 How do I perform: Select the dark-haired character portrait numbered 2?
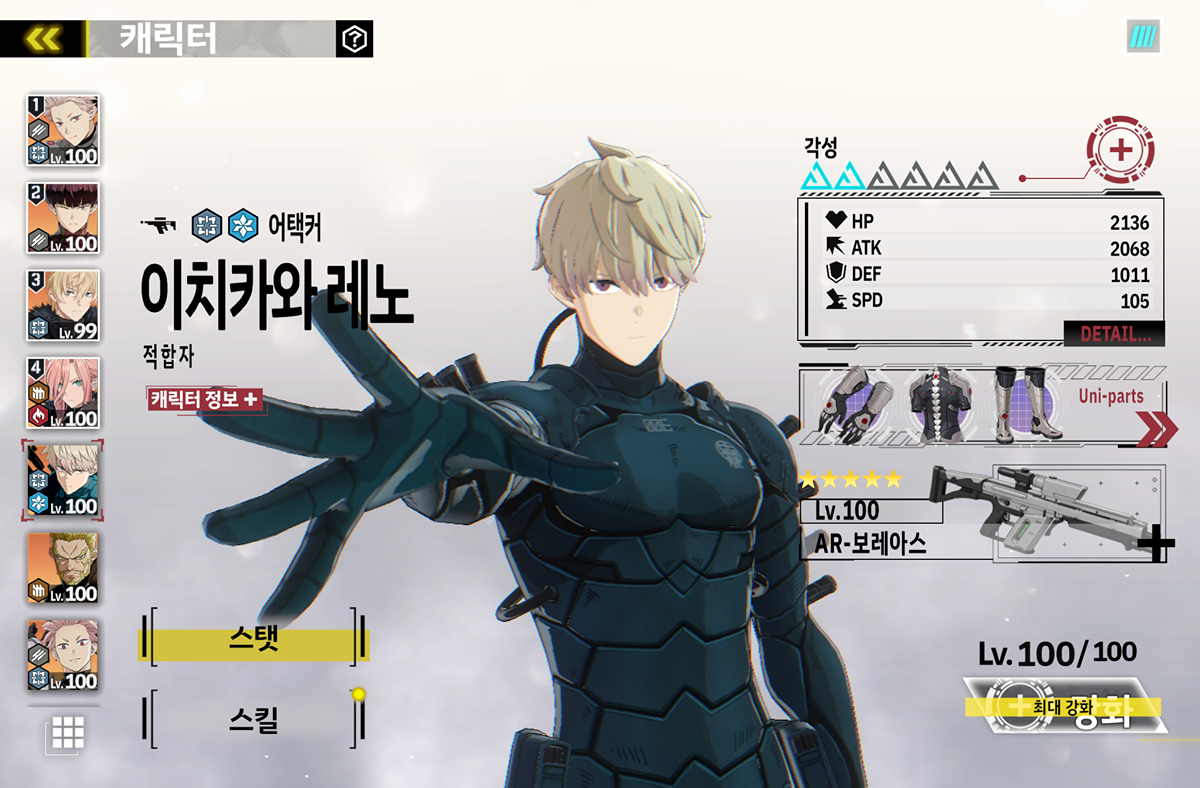click(x=63, y=218)
